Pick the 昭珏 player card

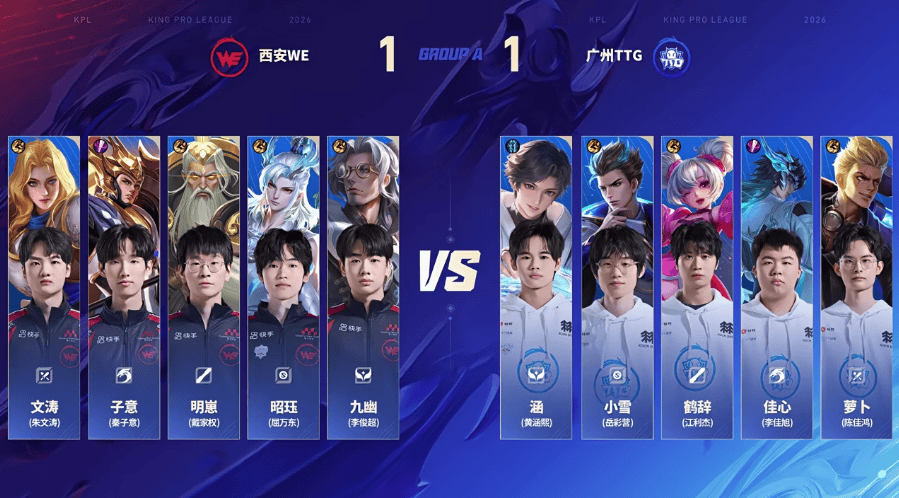[x=283, y=288]
